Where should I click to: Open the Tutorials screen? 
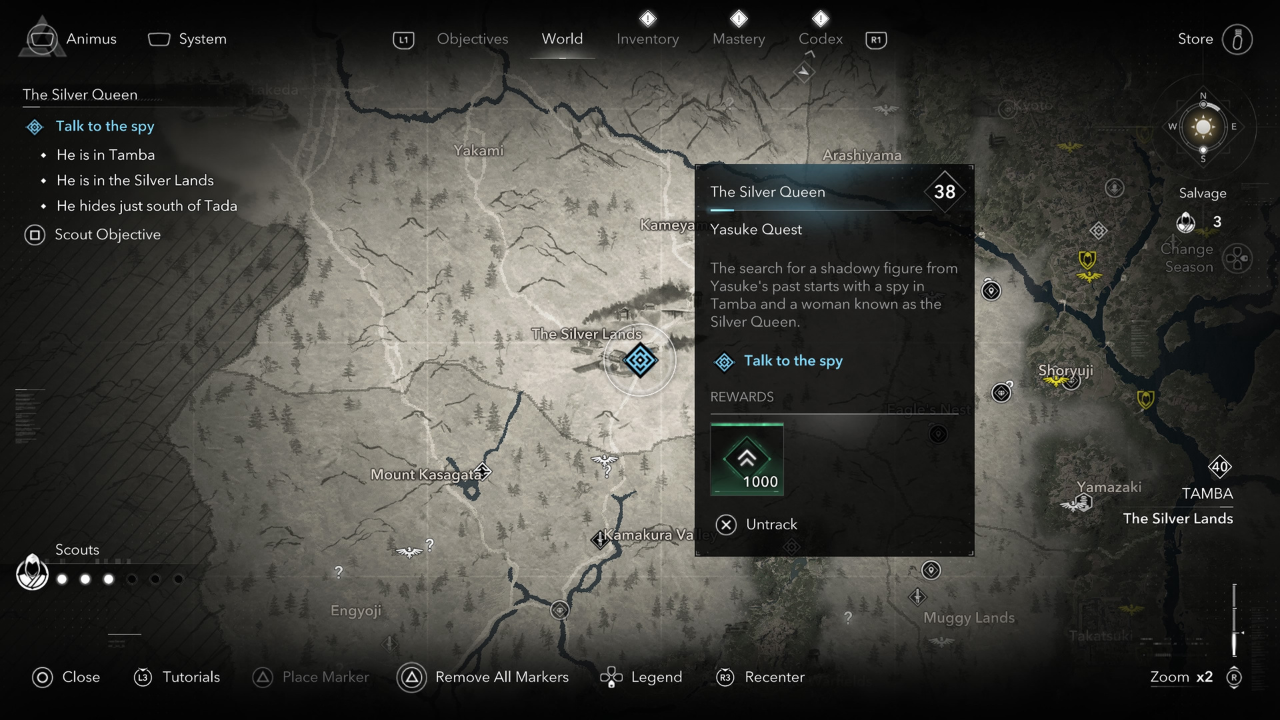177,677
